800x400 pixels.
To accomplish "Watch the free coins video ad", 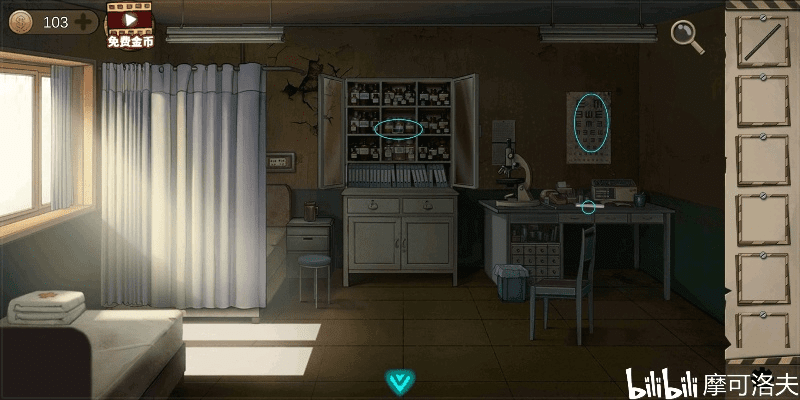I will [130, 24].
